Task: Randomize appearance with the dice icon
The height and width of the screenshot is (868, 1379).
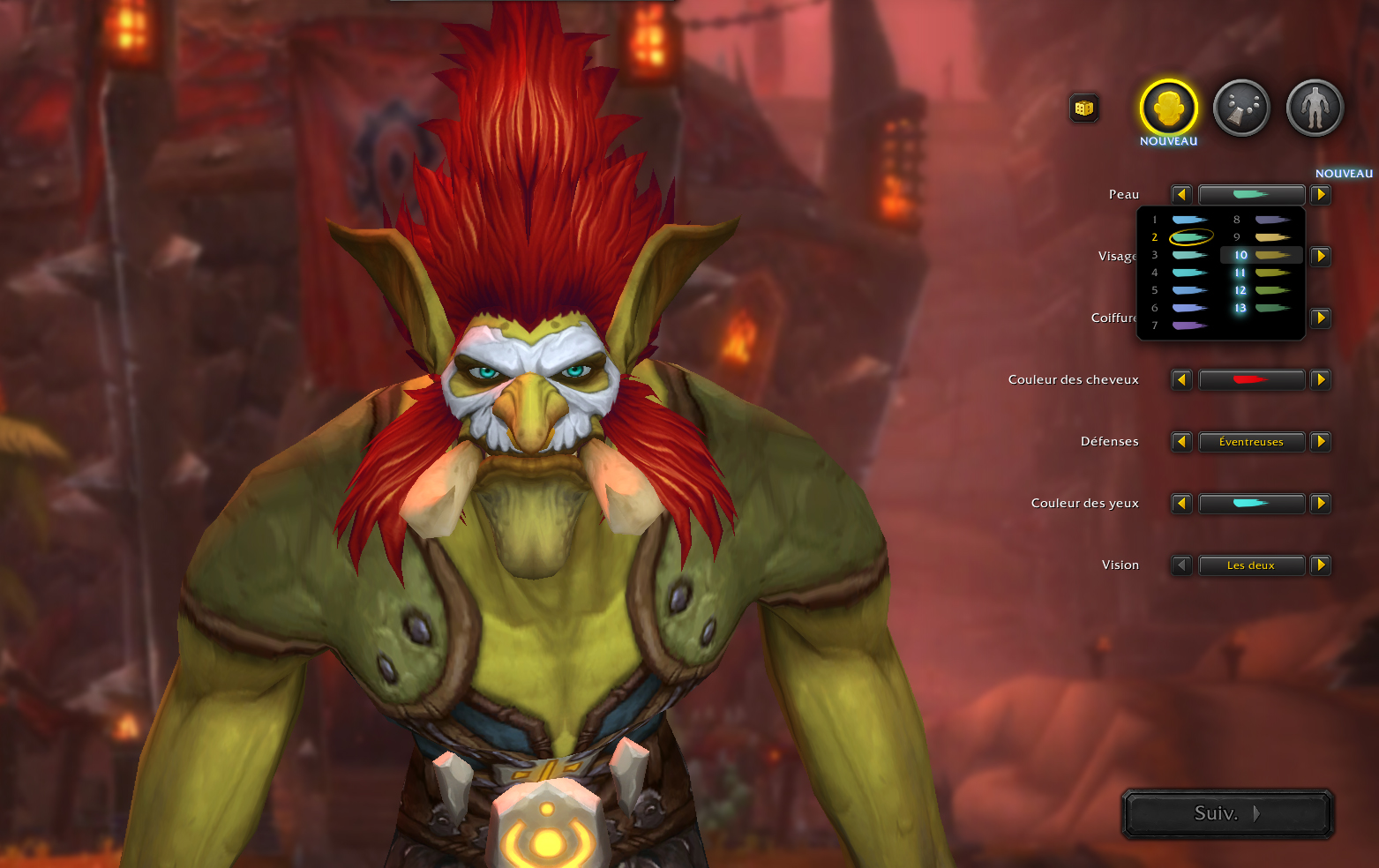Action: pyautogui.click(x=1084, y=108)
